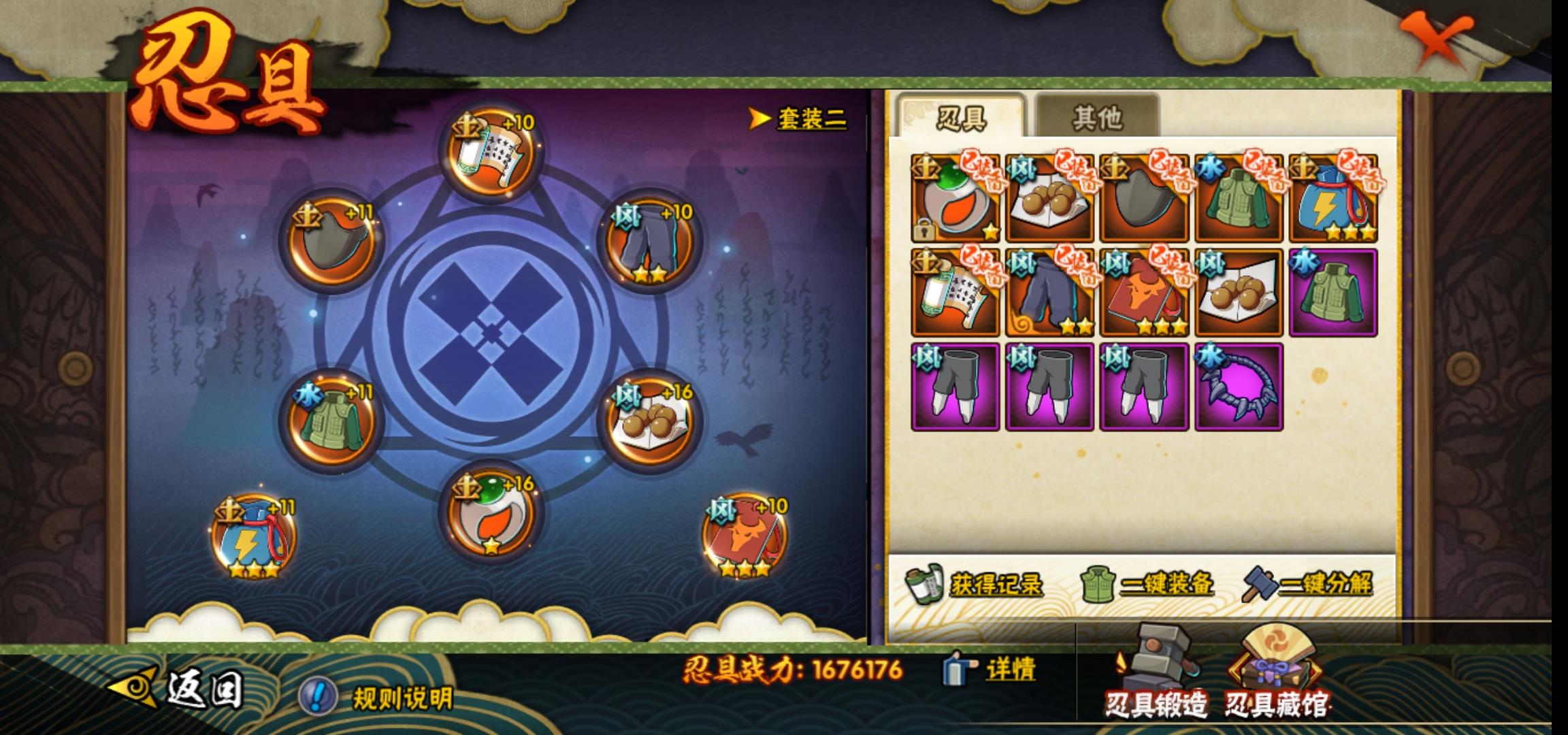Choose the purple-background green vest in inventory
The image size is (1568, 735).
point(1333,293)
